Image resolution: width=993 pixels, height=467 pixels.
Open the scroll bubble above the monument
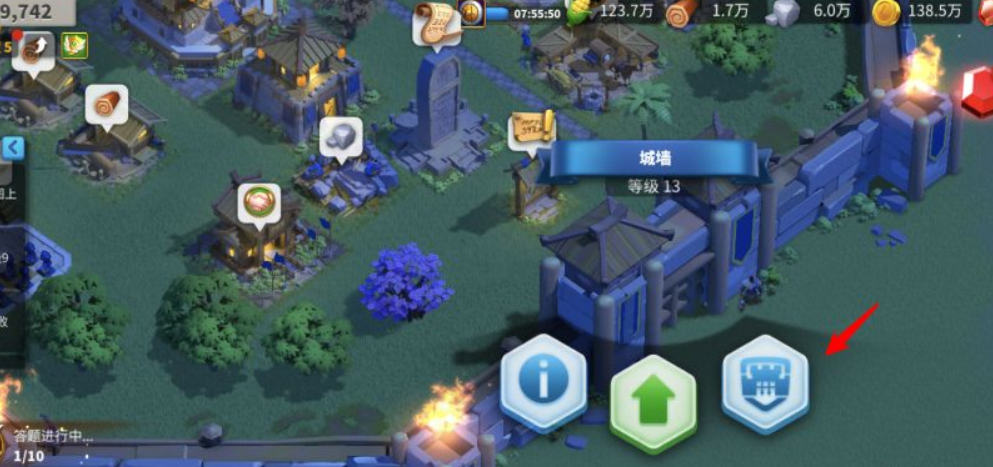tap(437, 22)
